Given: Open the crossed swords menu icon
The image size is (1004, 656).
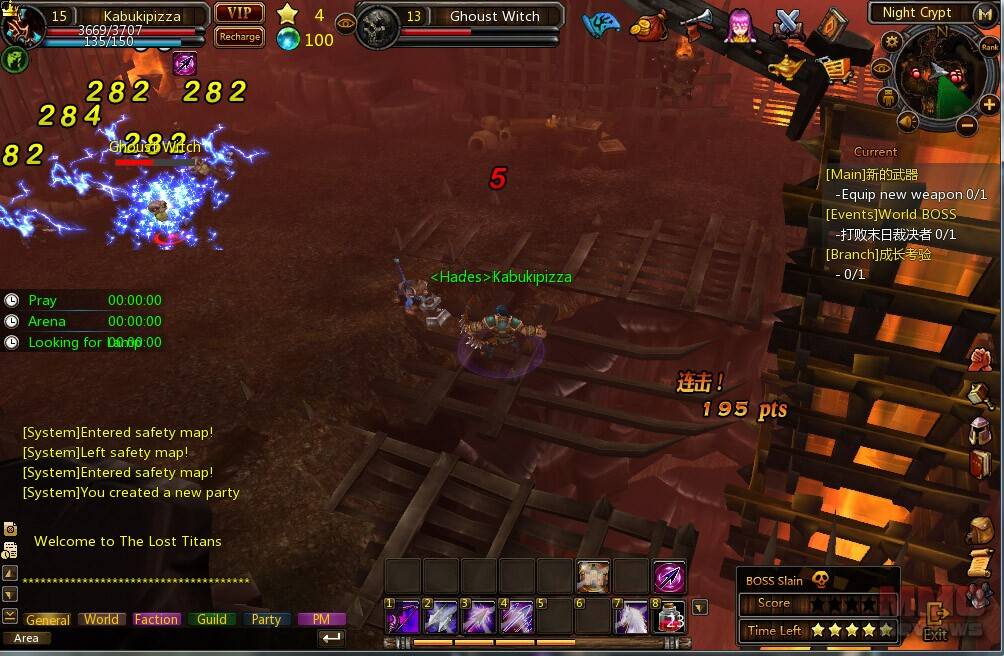Looking at the screenshot, I should point(788,23).
